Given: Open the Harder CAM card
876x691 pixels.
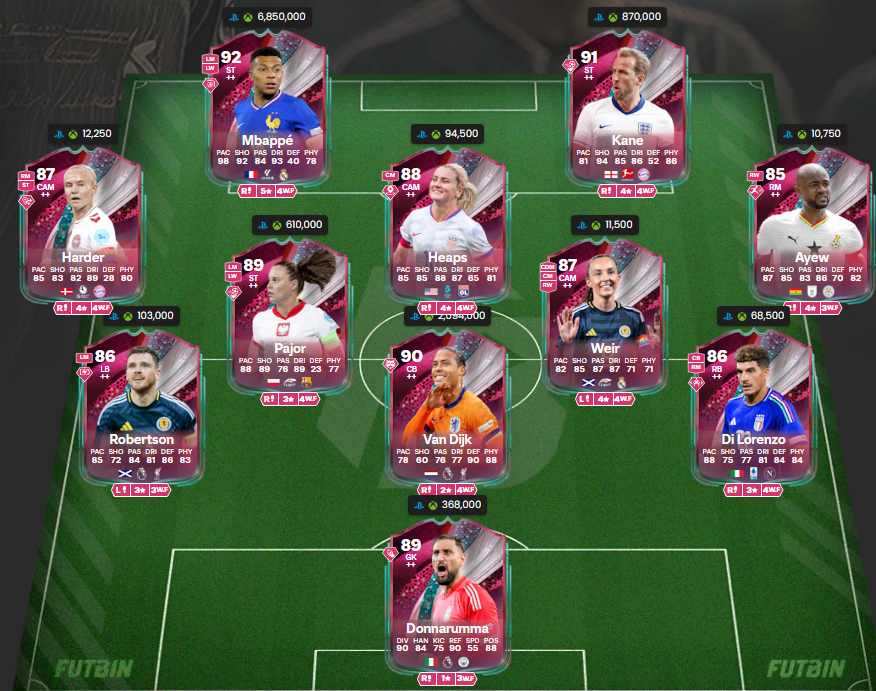Looking at the screenshot, I should [83, 227].
